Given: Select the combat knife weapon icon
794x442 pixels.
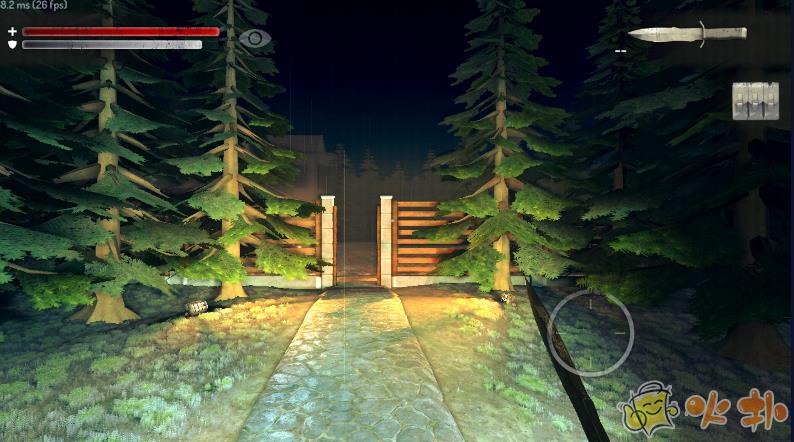Looking at the screenshot, I should tap(687, 33).
